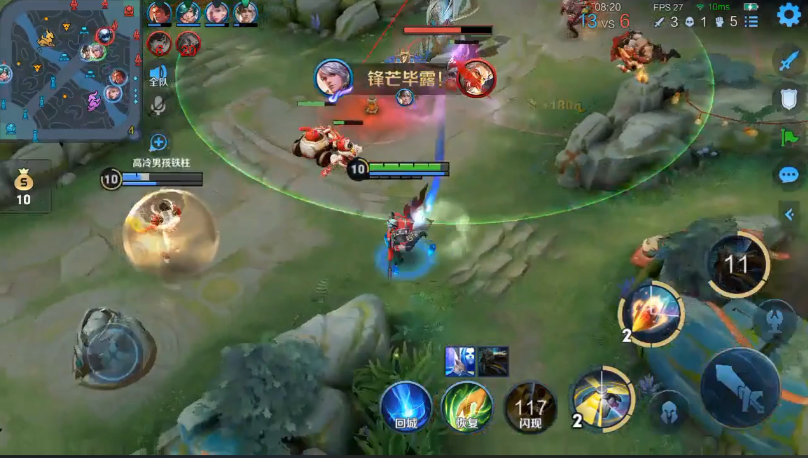This screenshot has width=808, height=458.
Task: Hit the large sword basic attack button
Action: point(740,388)
